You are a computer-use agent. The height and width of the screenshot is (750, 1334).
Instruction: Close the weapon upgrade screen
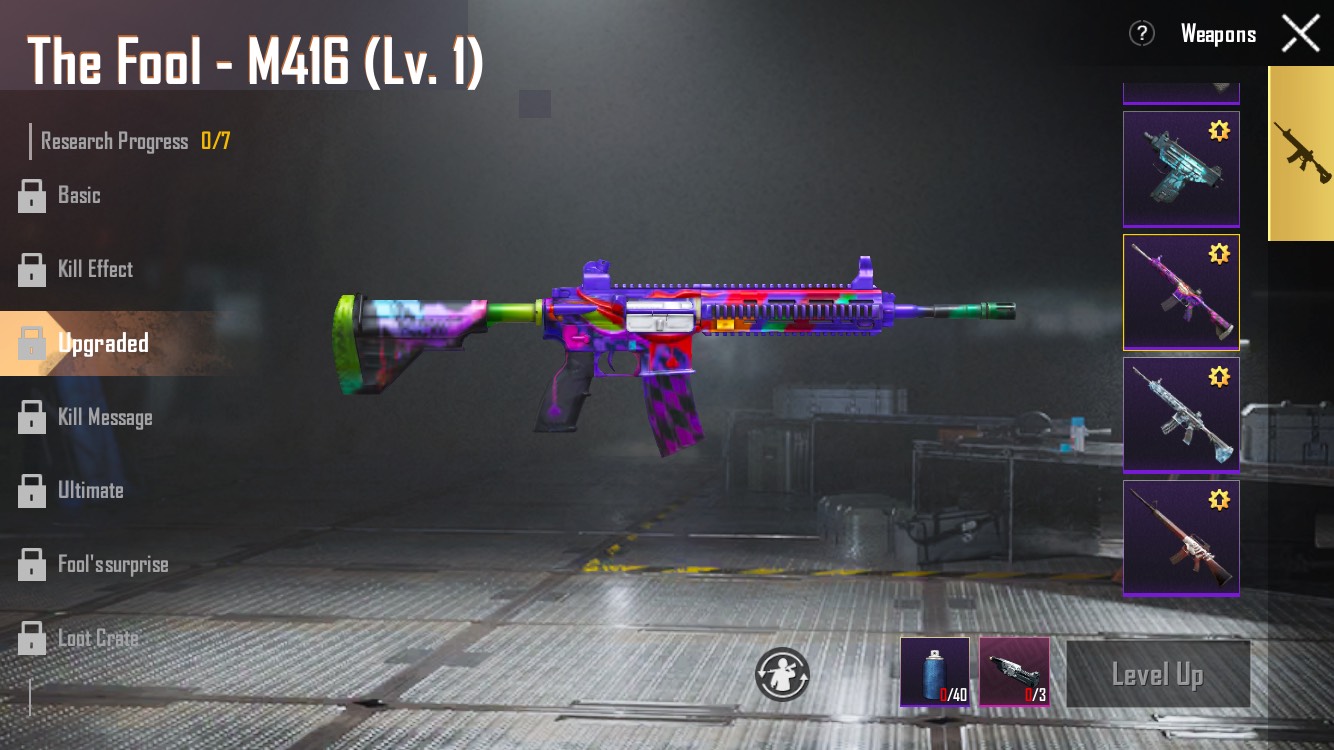coord(1300,34)
